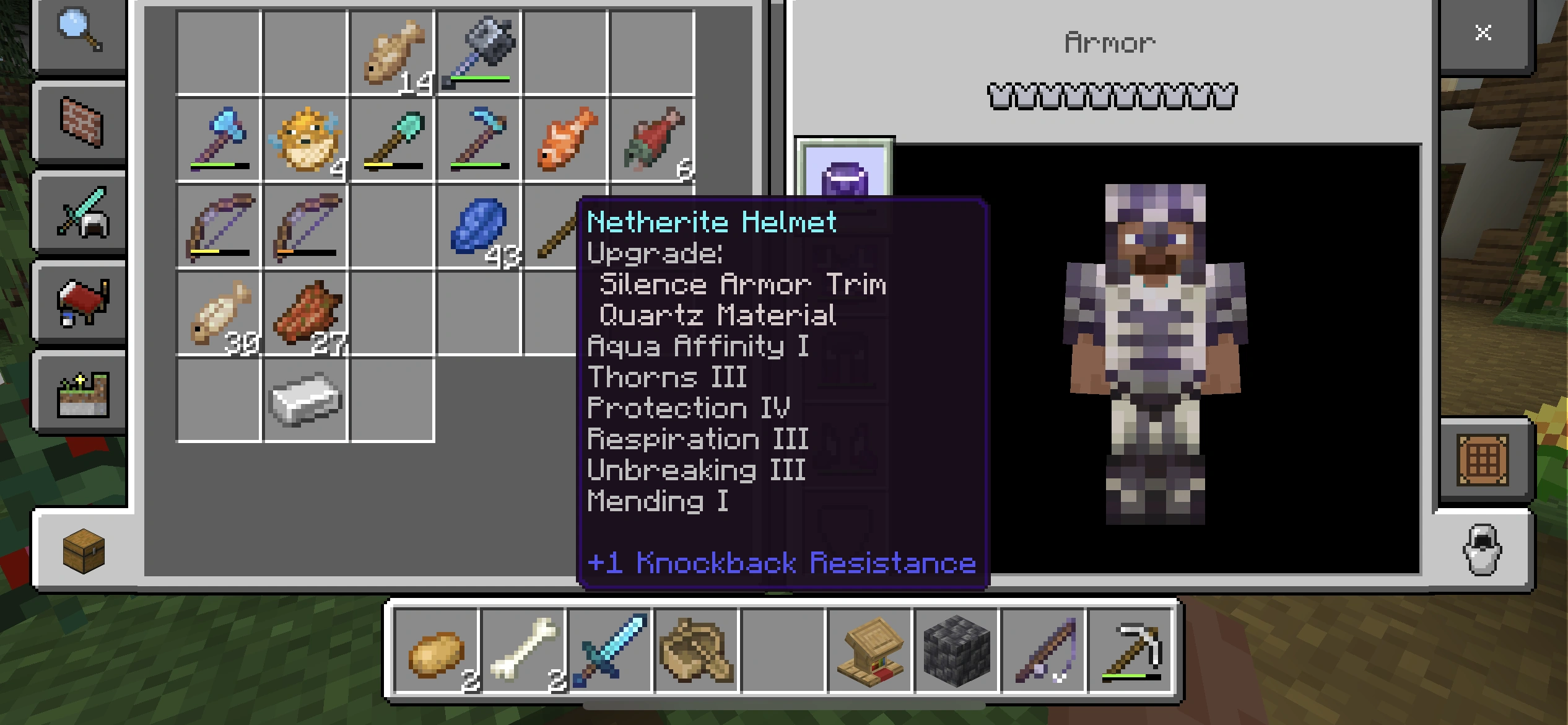Close the Armor screen
The width and height of the screenshot is (1568, 725).
1484,33
